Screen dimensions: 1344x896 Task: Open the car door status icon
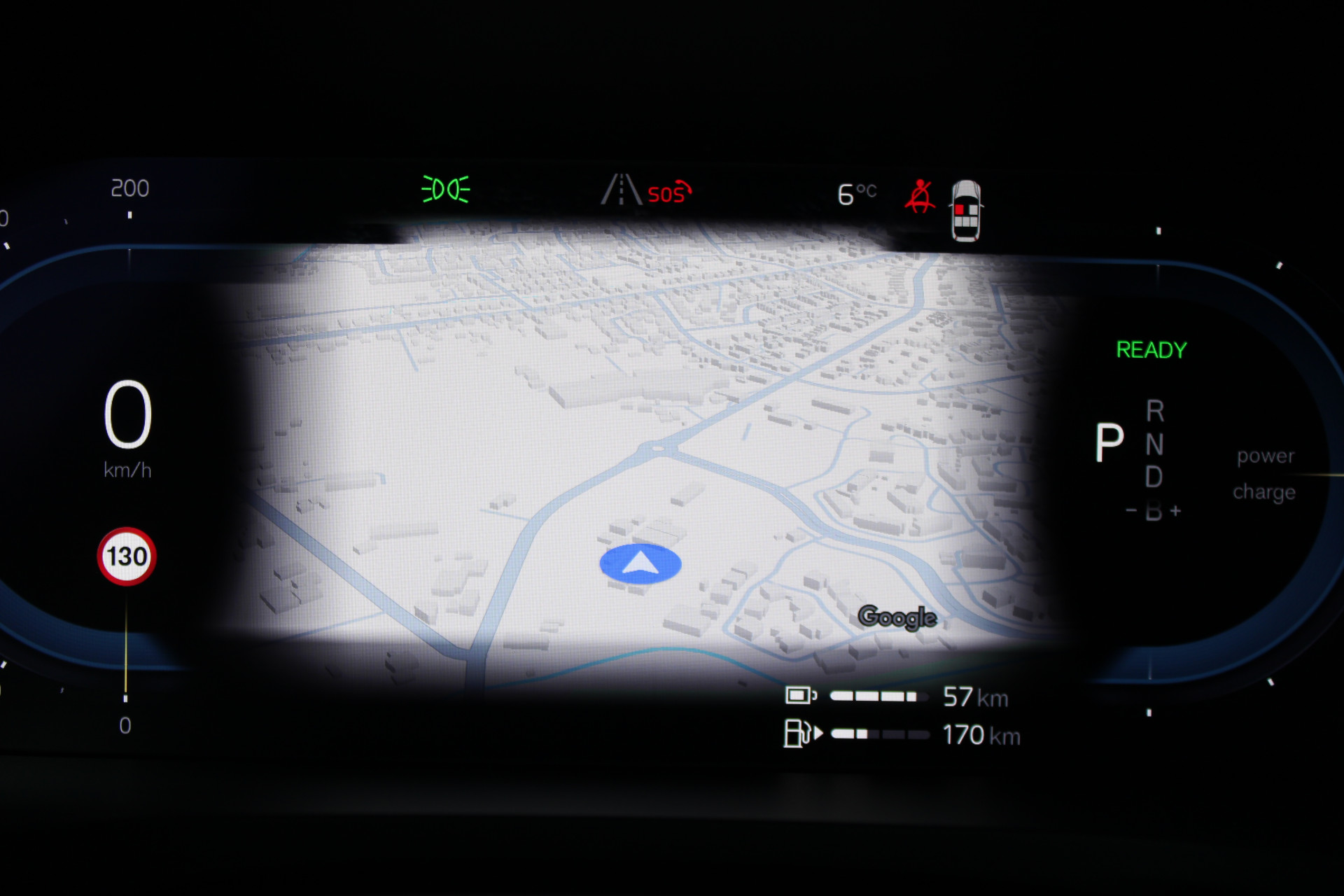click(x=966, y=211)
